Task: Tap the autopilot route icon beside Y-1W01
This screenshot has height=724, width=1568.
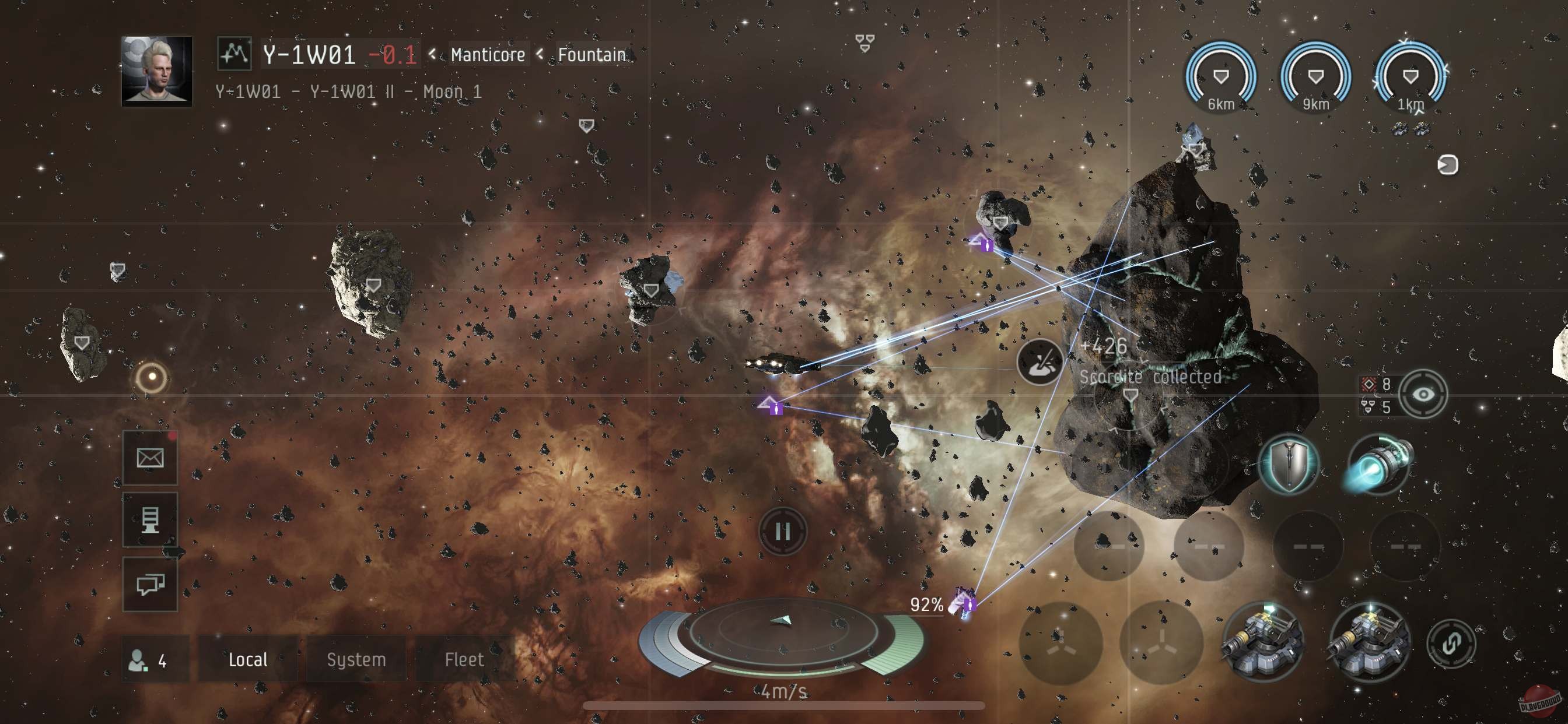Action: pyautogui.click(x=234, y=54)
